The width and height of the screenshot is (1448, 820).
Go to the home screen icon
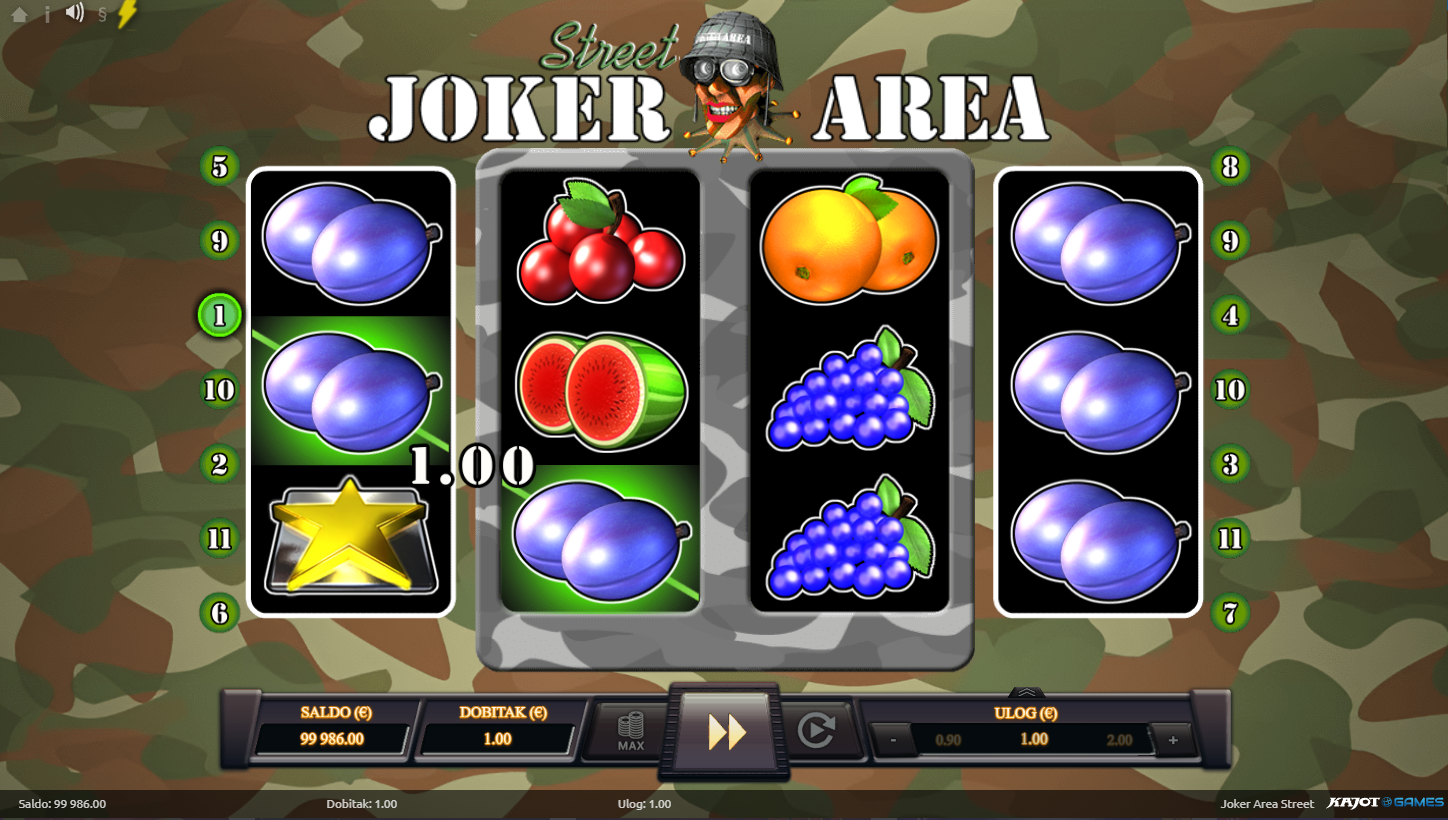tap(19, 15)
